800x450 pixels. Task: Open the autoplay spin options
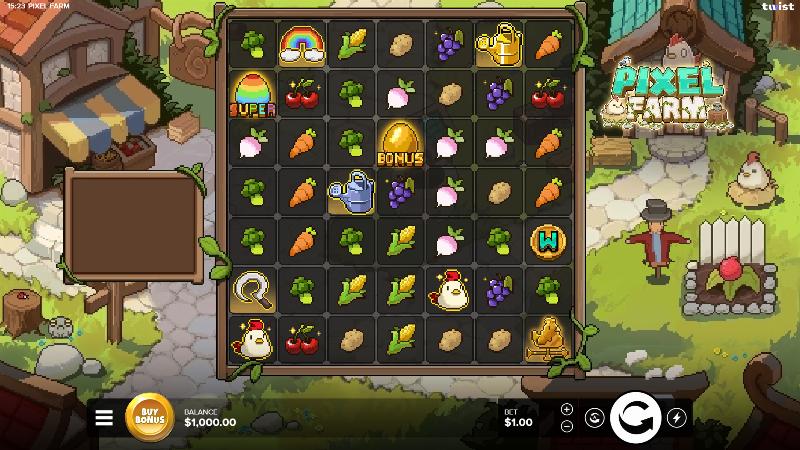(x=593, y=418)
